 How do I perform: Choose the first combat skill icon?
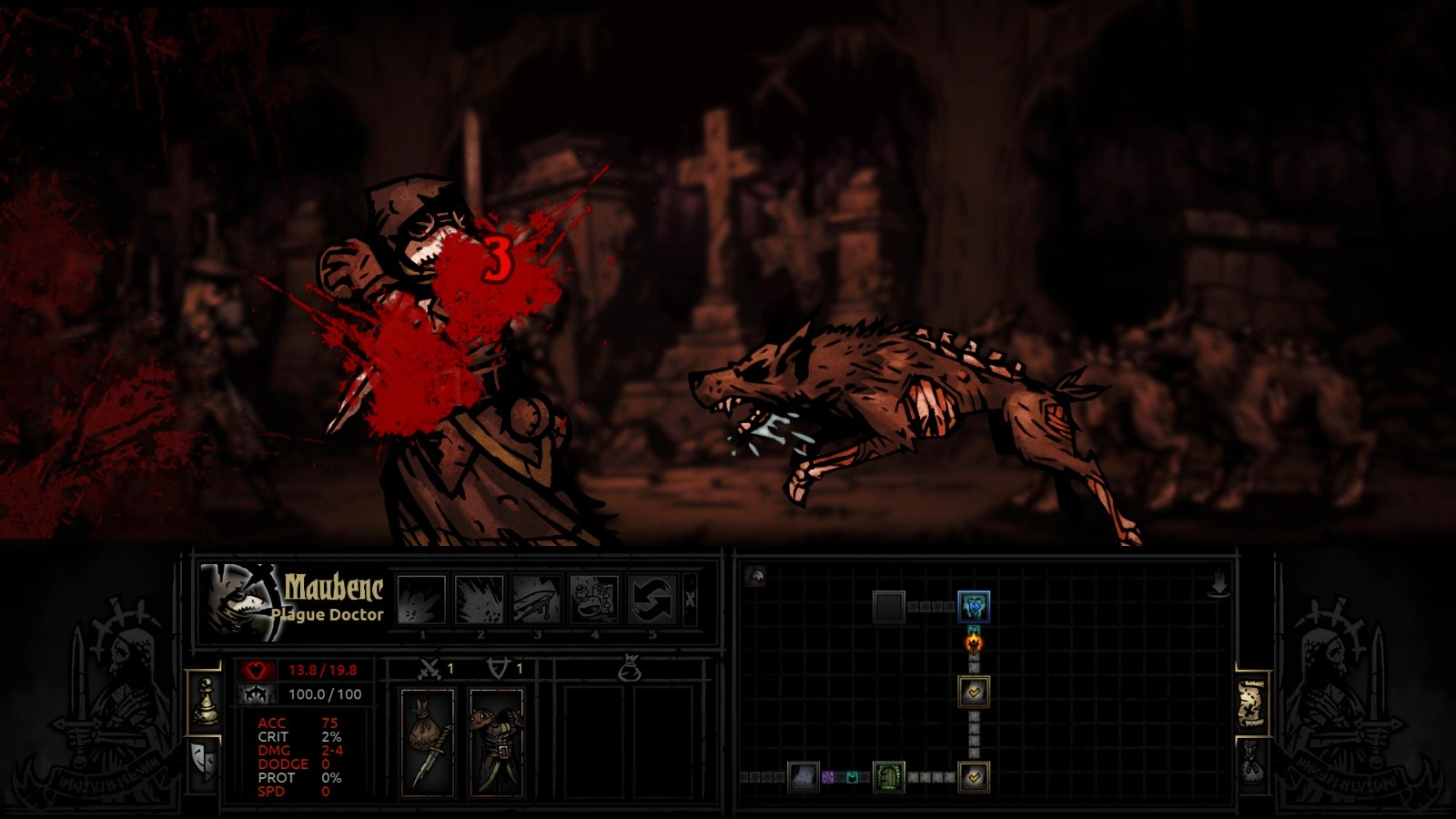421,600
